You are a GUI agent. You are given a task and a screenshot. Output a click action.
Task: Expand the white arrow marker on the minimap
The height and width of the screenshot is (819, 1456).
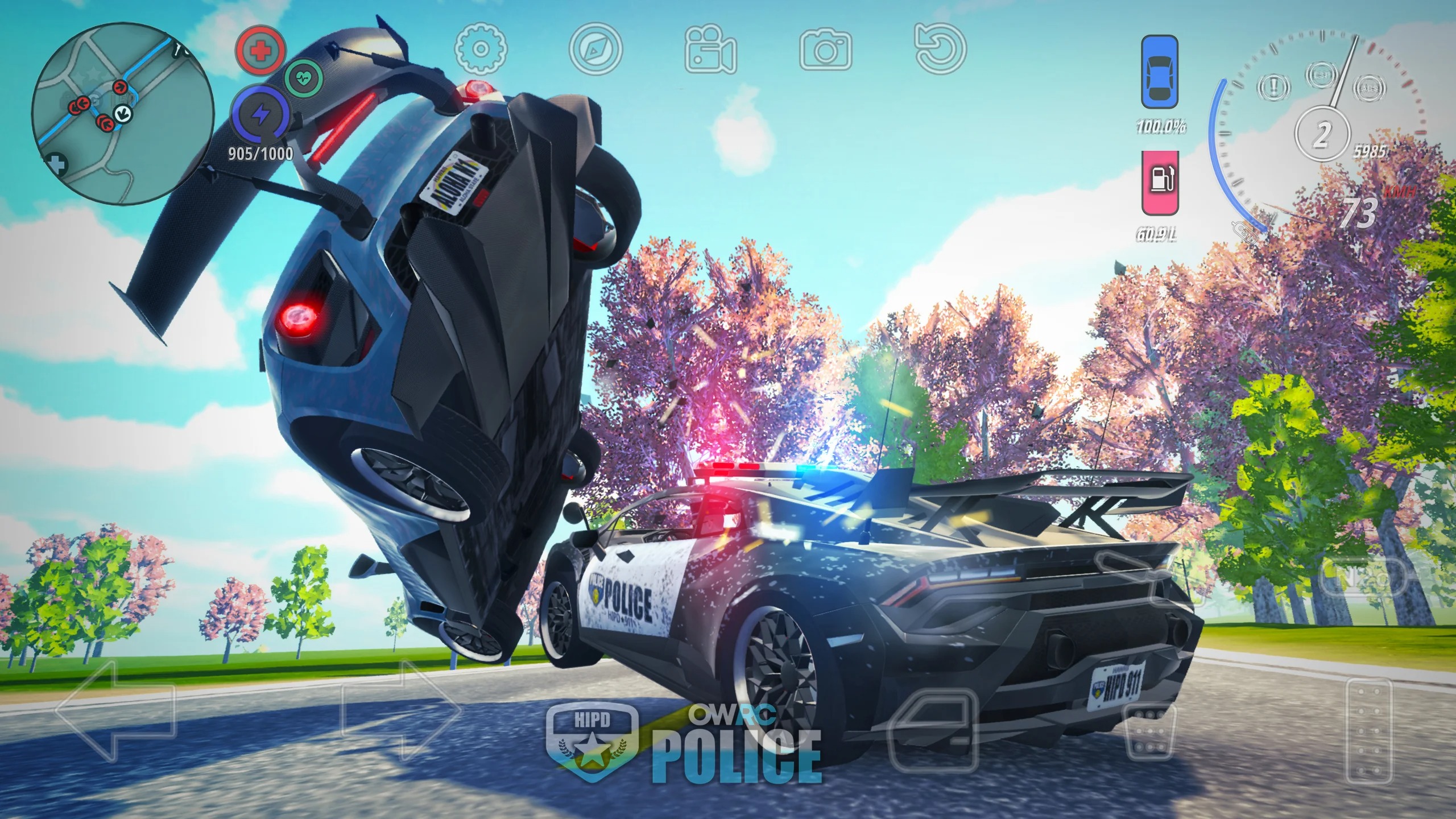[122, 114]
